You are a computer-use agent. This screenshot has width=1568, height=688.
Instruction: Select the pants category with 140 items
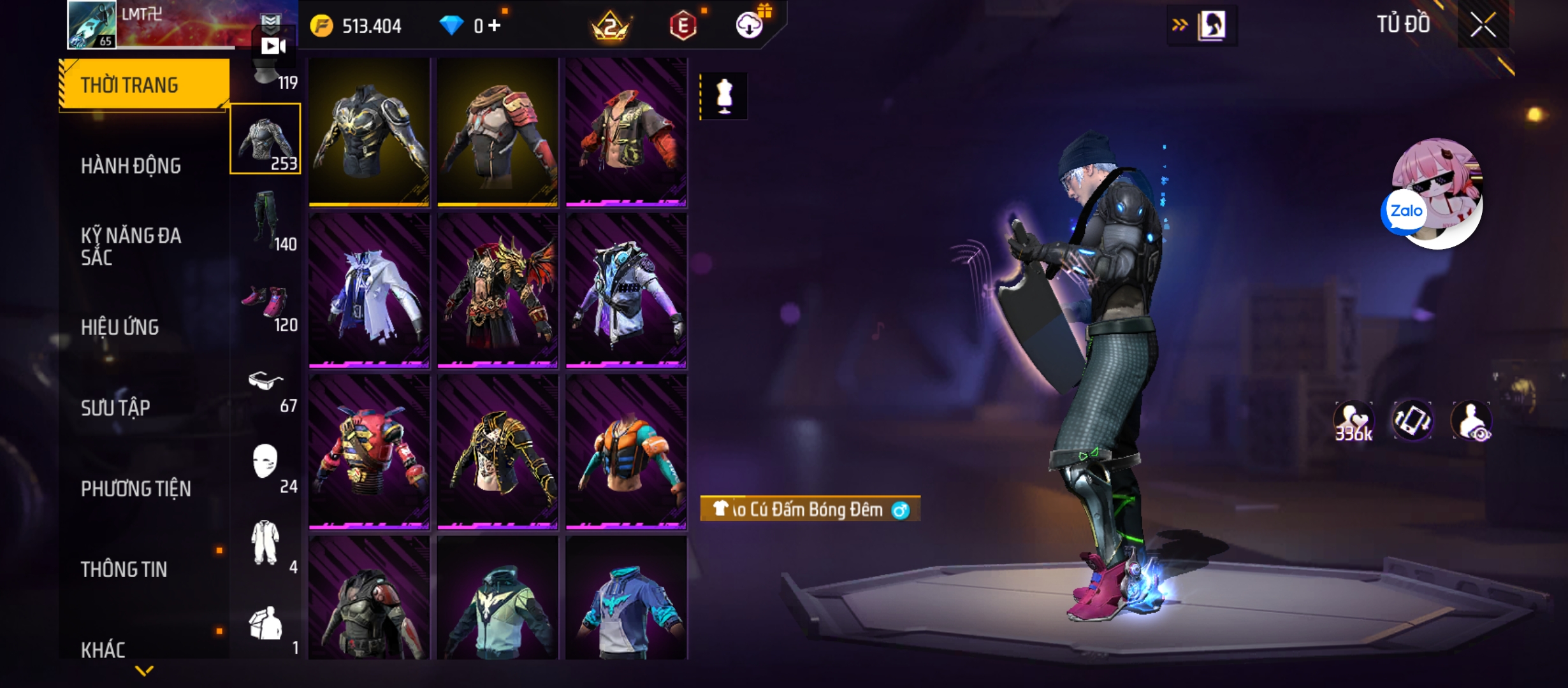tap(266, 220)
